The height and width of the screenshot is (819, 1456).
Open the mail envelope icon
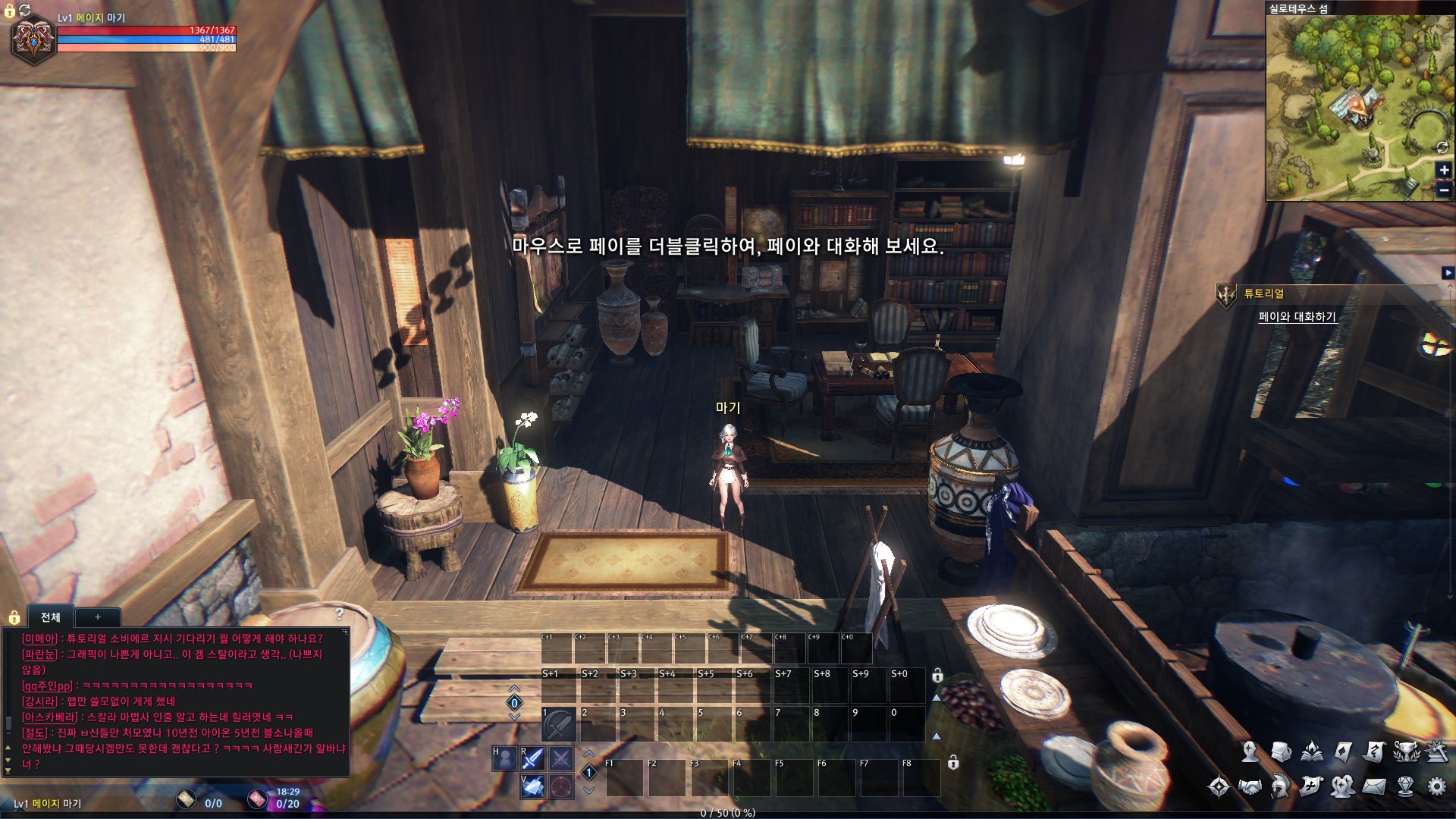coord(1373,786)
